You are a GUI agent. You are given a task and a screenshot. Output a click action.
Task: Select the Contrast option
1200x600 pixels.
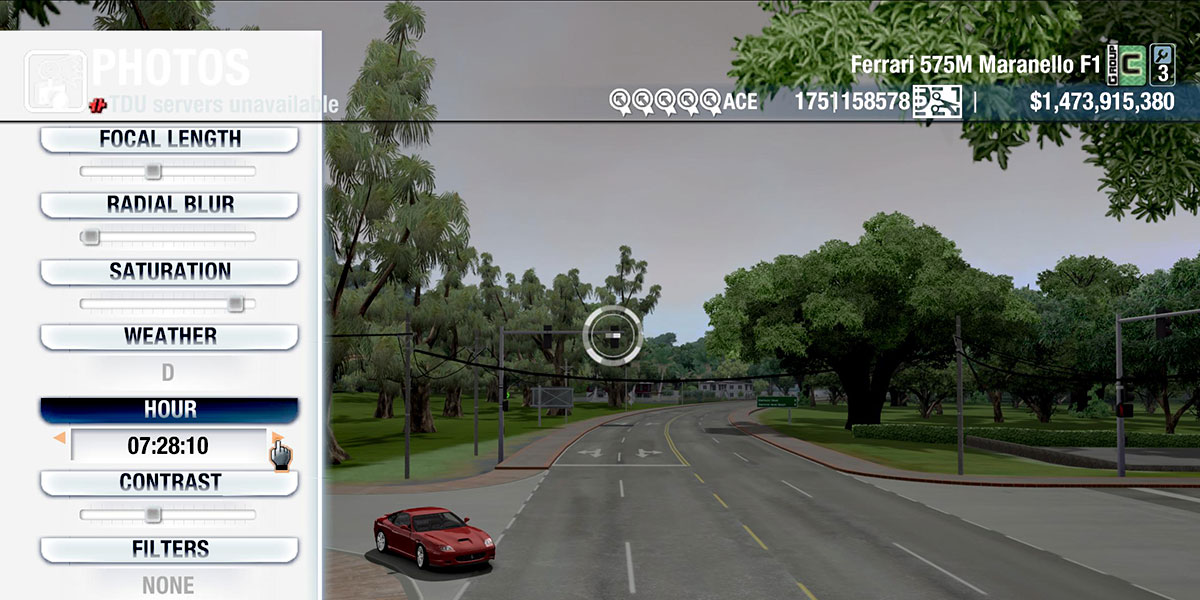click(169, 482)
